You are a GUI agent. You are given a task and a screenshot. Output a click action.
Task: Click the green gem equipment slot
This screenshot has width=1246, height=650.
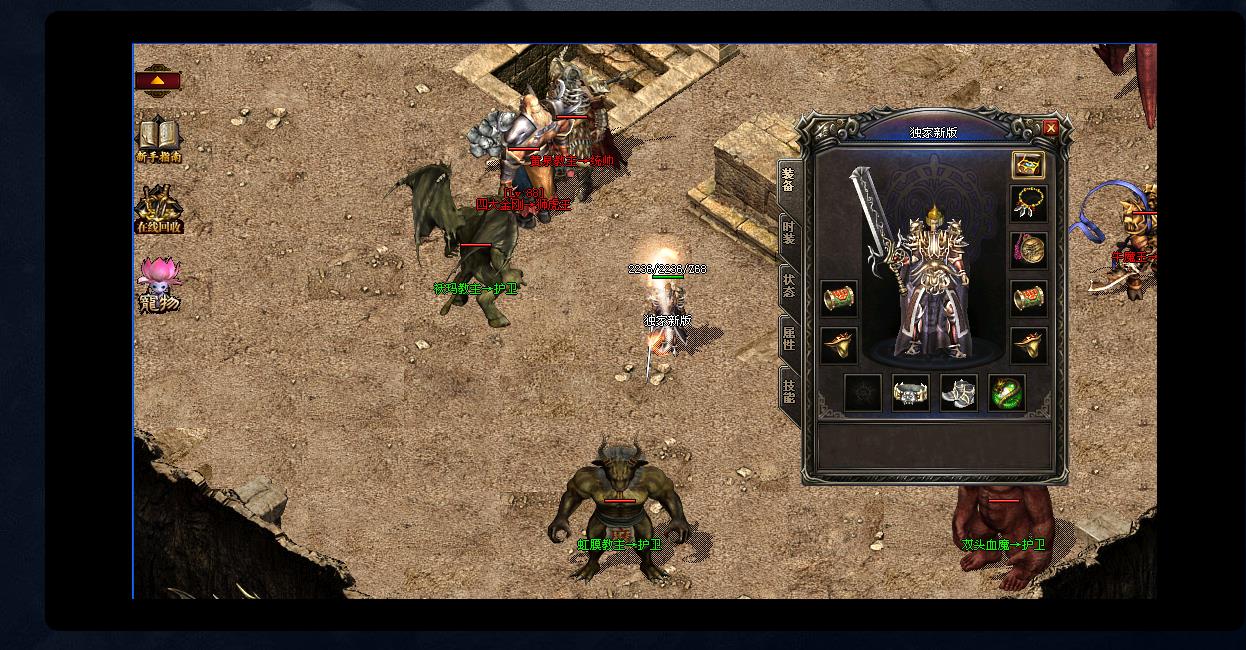(1007, 393)
